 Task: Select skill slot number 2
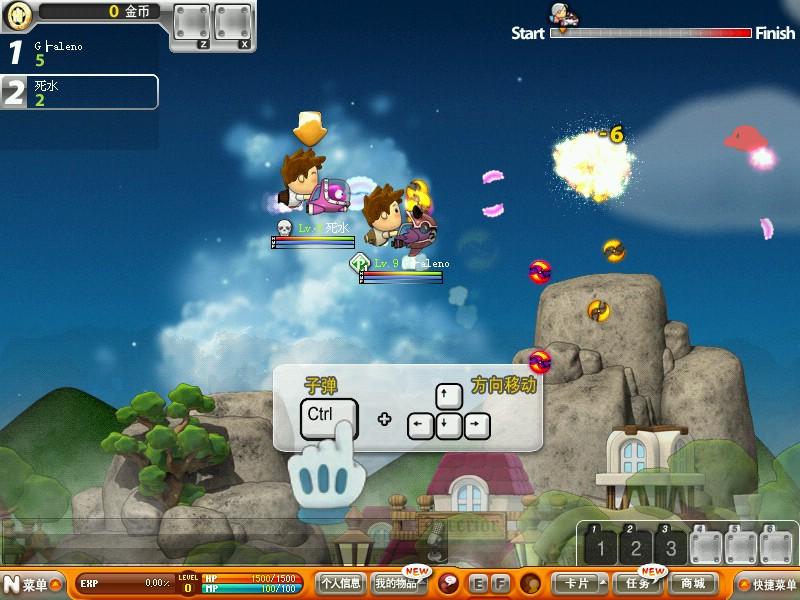point(635,547)
